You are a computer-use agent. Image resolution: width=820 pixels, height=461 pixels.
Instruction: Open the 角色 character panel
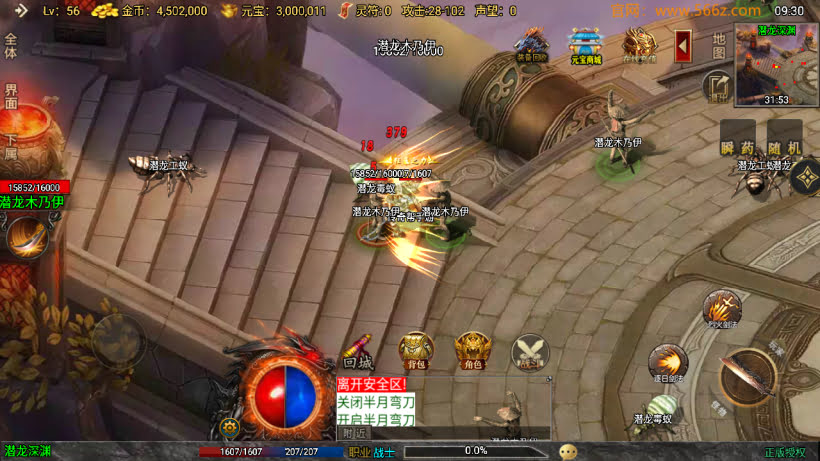[x=472, y=352]
